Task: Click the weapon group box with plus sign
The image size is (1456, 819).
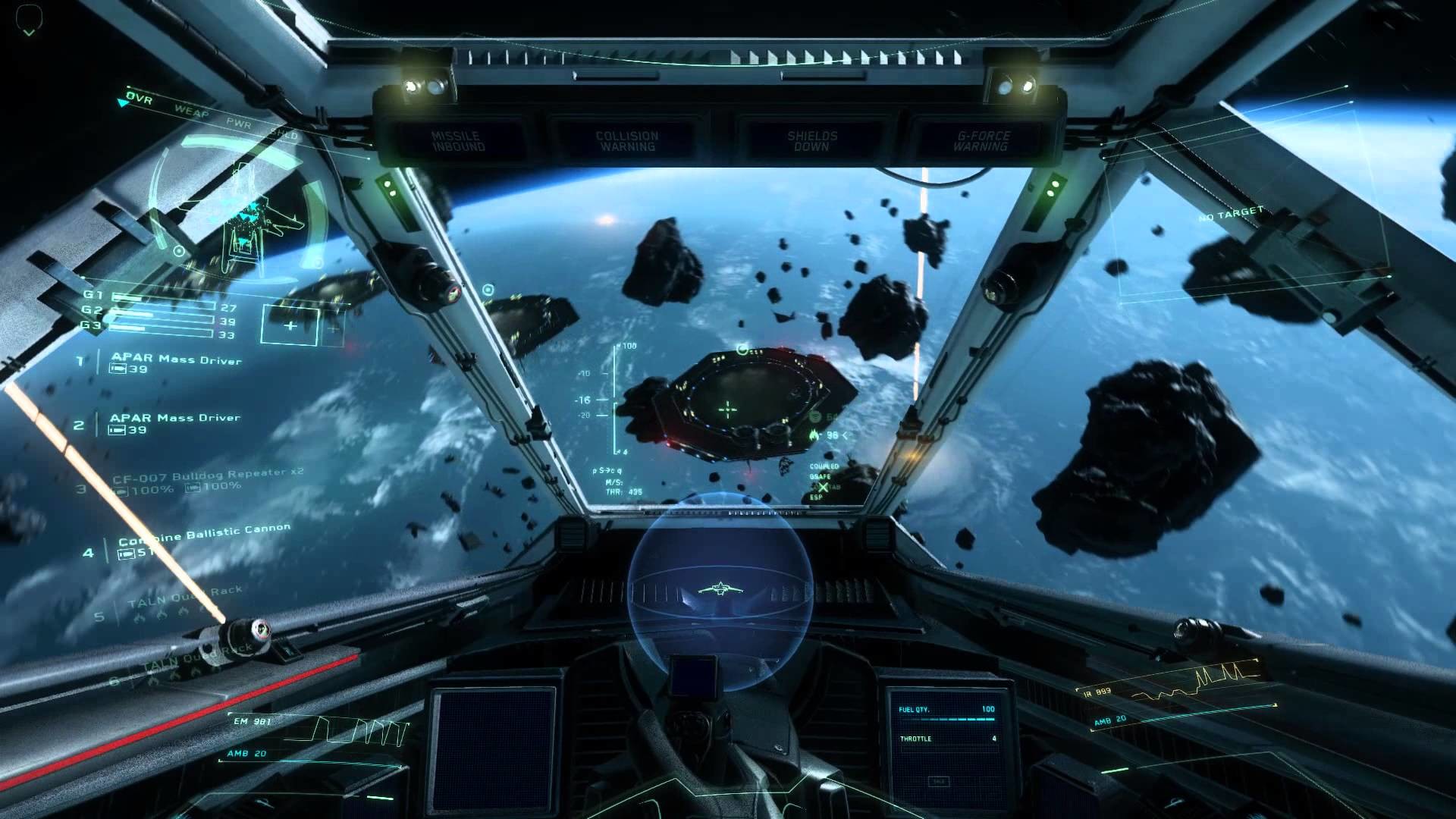Action: point(290,325)
